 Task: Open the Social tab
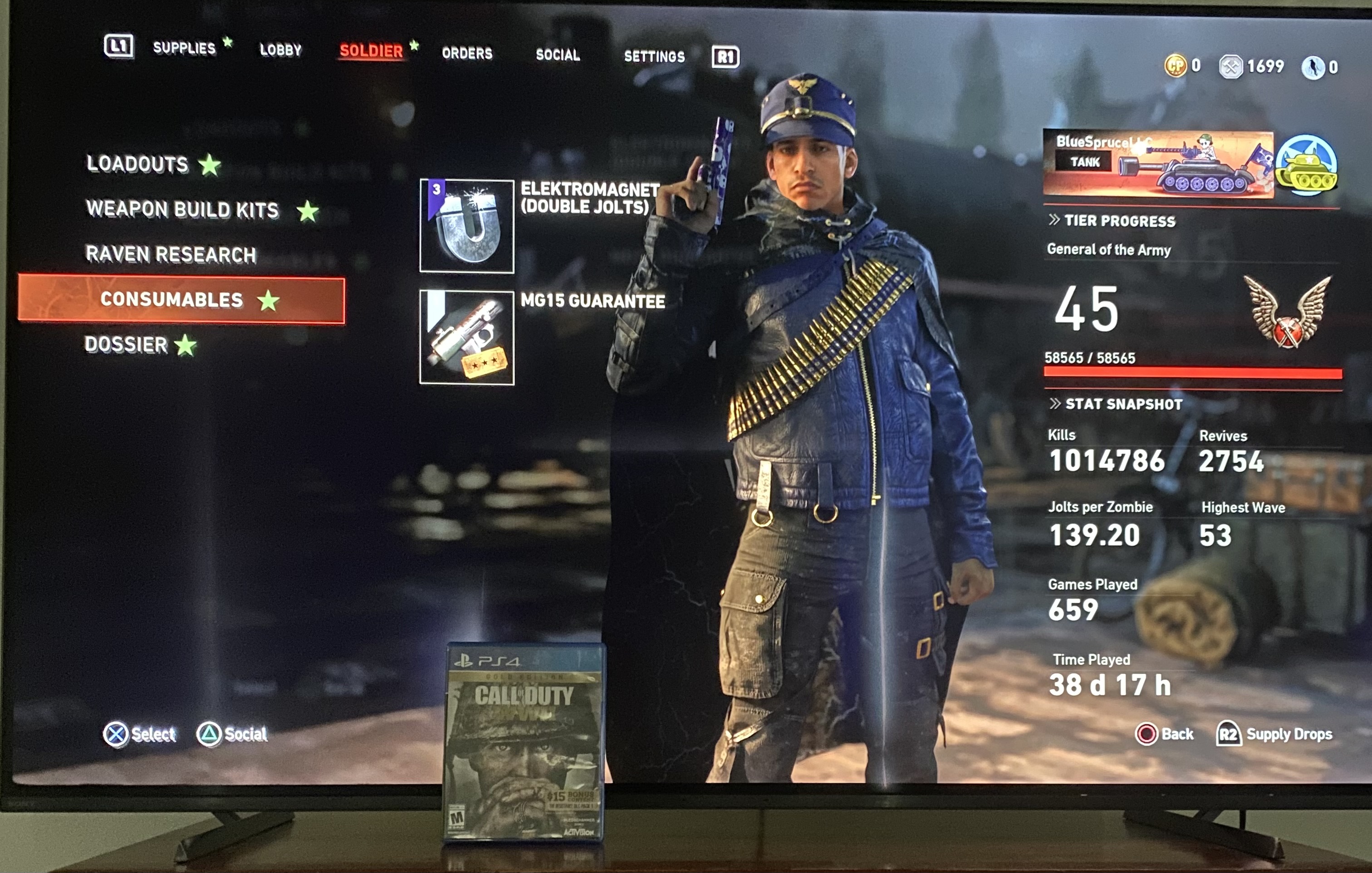click(557, 55)
